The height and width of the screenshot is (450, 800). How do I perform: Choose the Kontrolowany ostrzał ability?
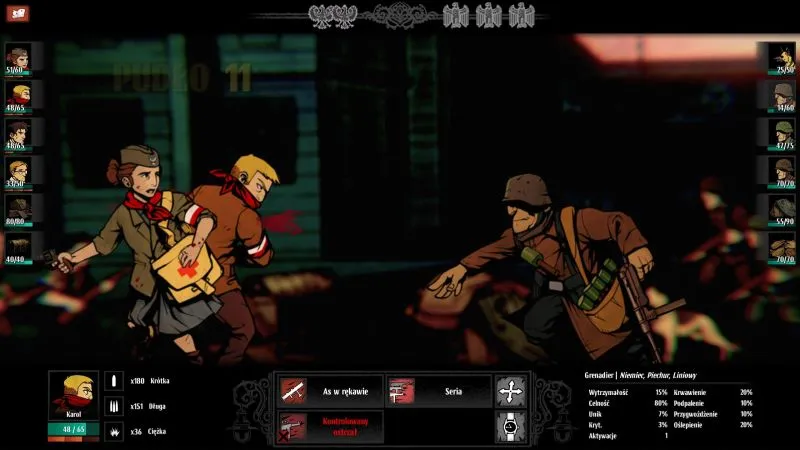pyautogui.click(x=330, y=426)
